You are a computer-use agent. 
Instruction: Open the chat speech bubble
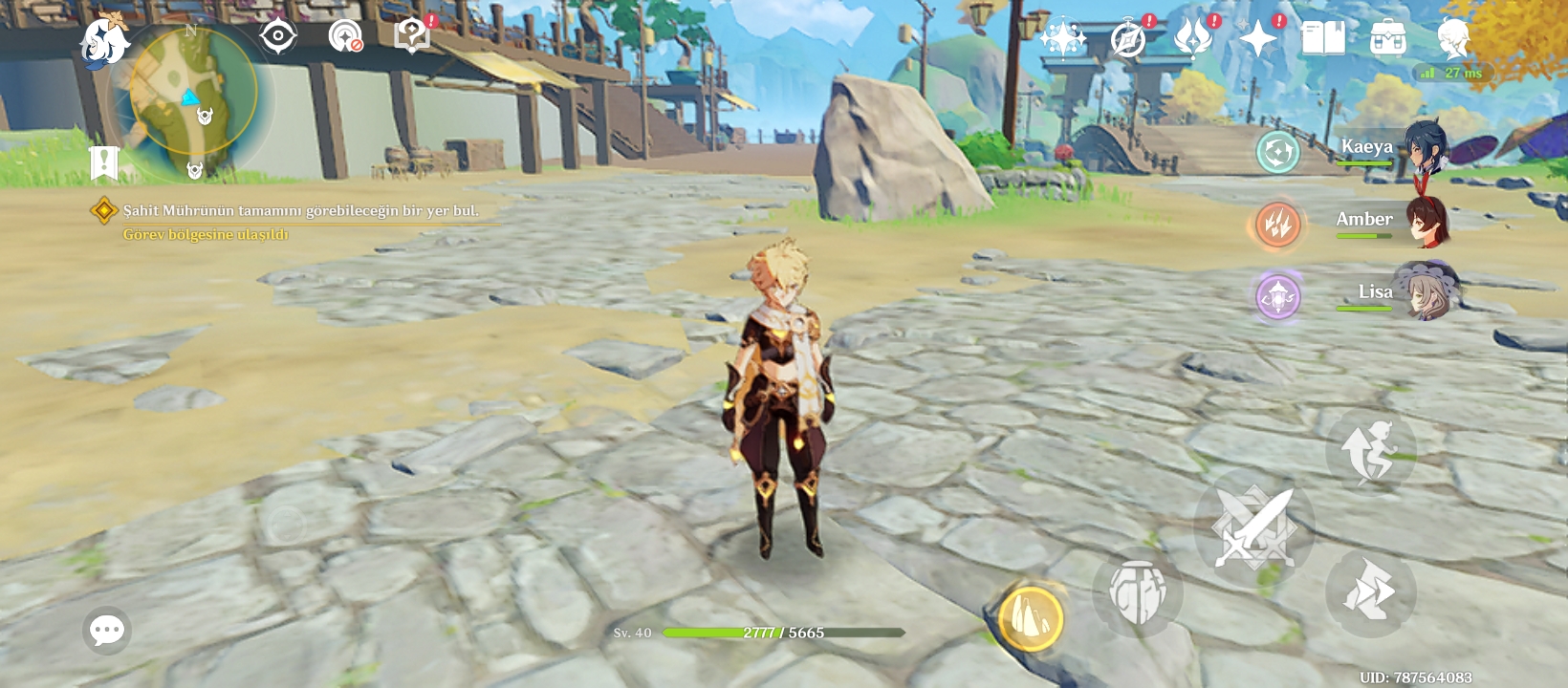tap(106, 630)
